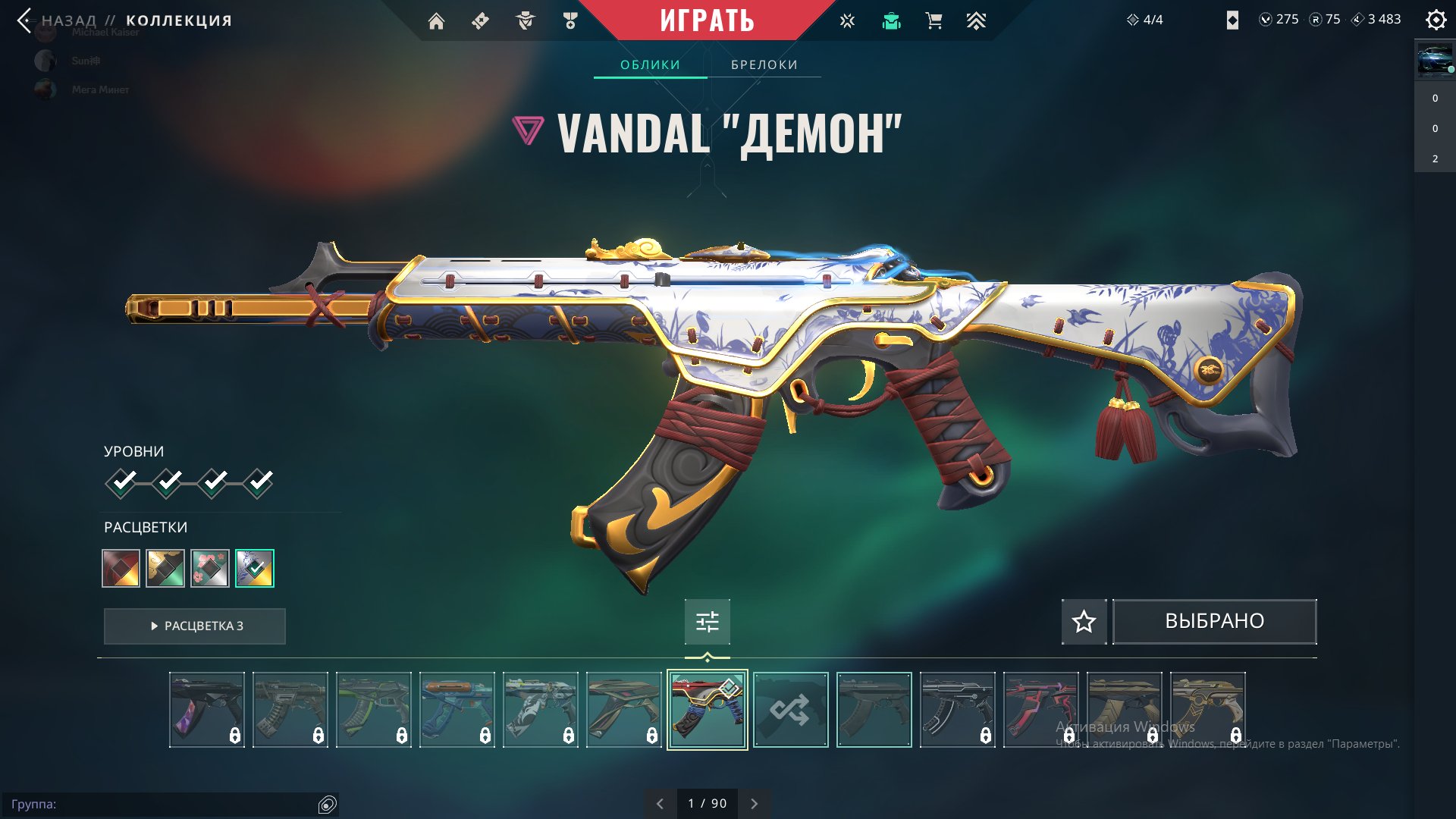Select the ОБЛИКИ tab
The width and height of the screenshot is (1456, 819).
click(650, 64)
